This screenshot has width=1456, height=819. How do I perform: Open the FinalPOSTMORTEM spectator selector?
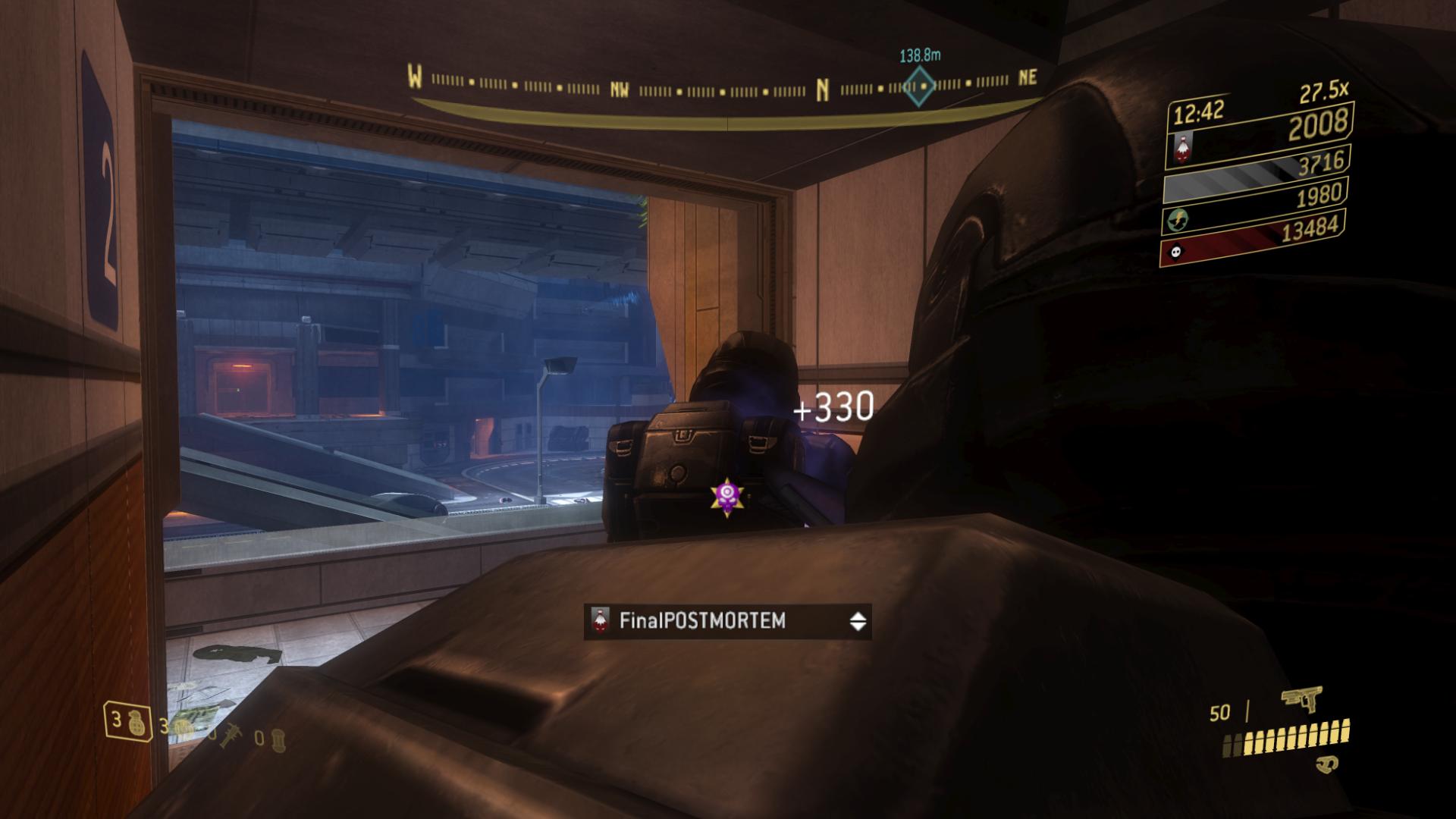[726, 622]
